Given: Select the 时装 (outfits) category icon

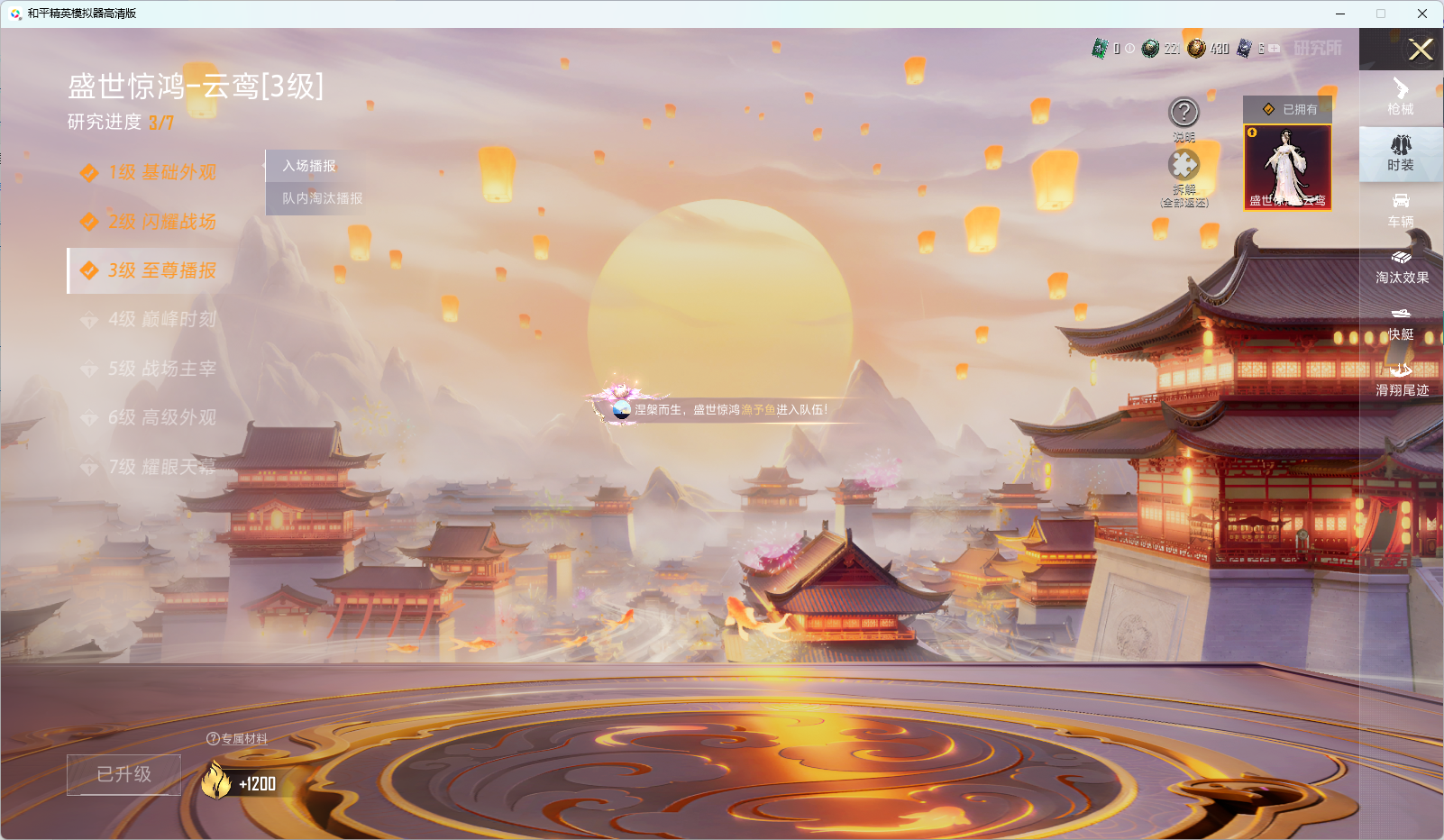Looking at the screenshot, I should (1400, 153).
